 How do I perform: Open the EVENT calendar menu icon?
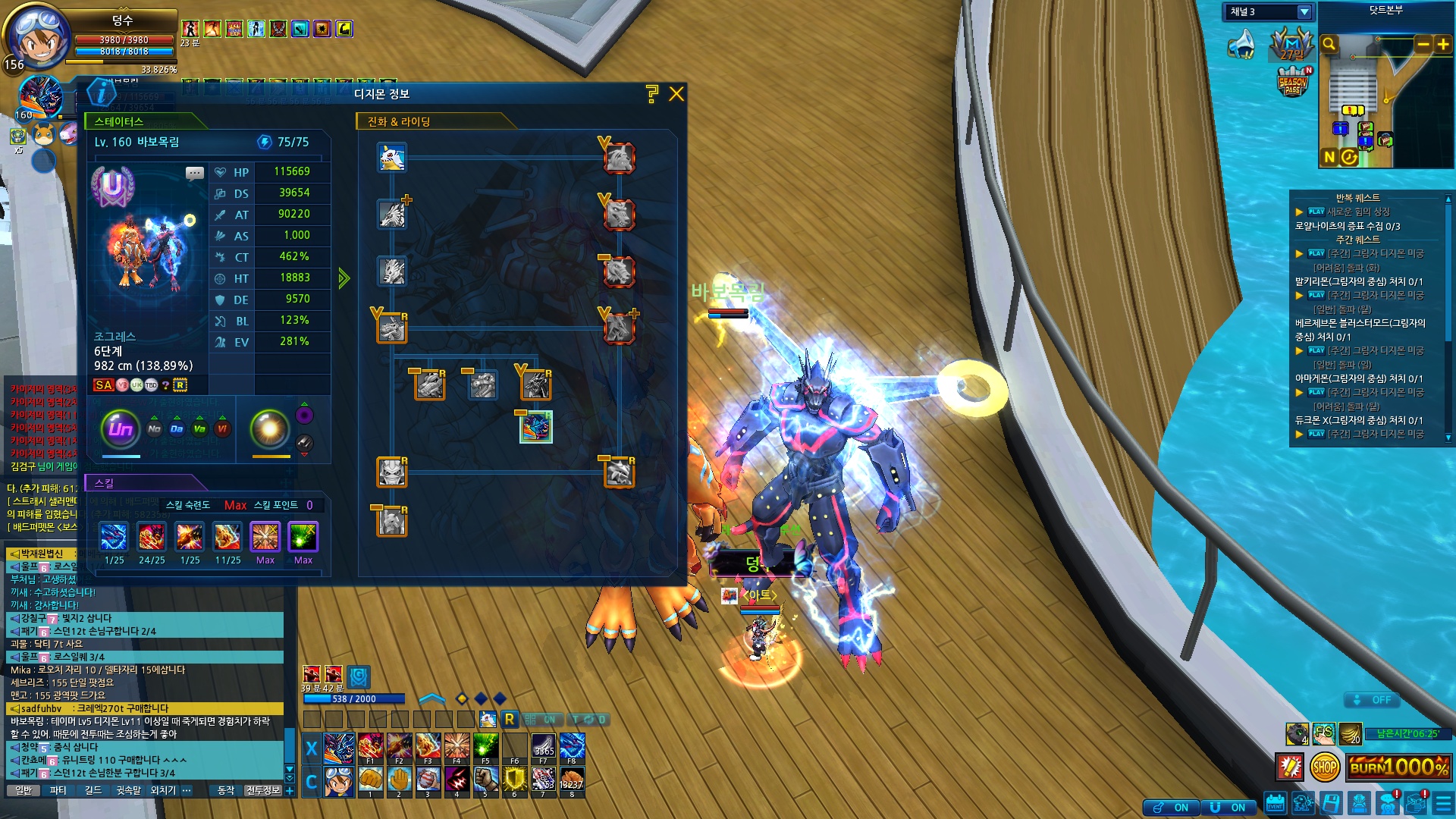tap(1276, 803)
